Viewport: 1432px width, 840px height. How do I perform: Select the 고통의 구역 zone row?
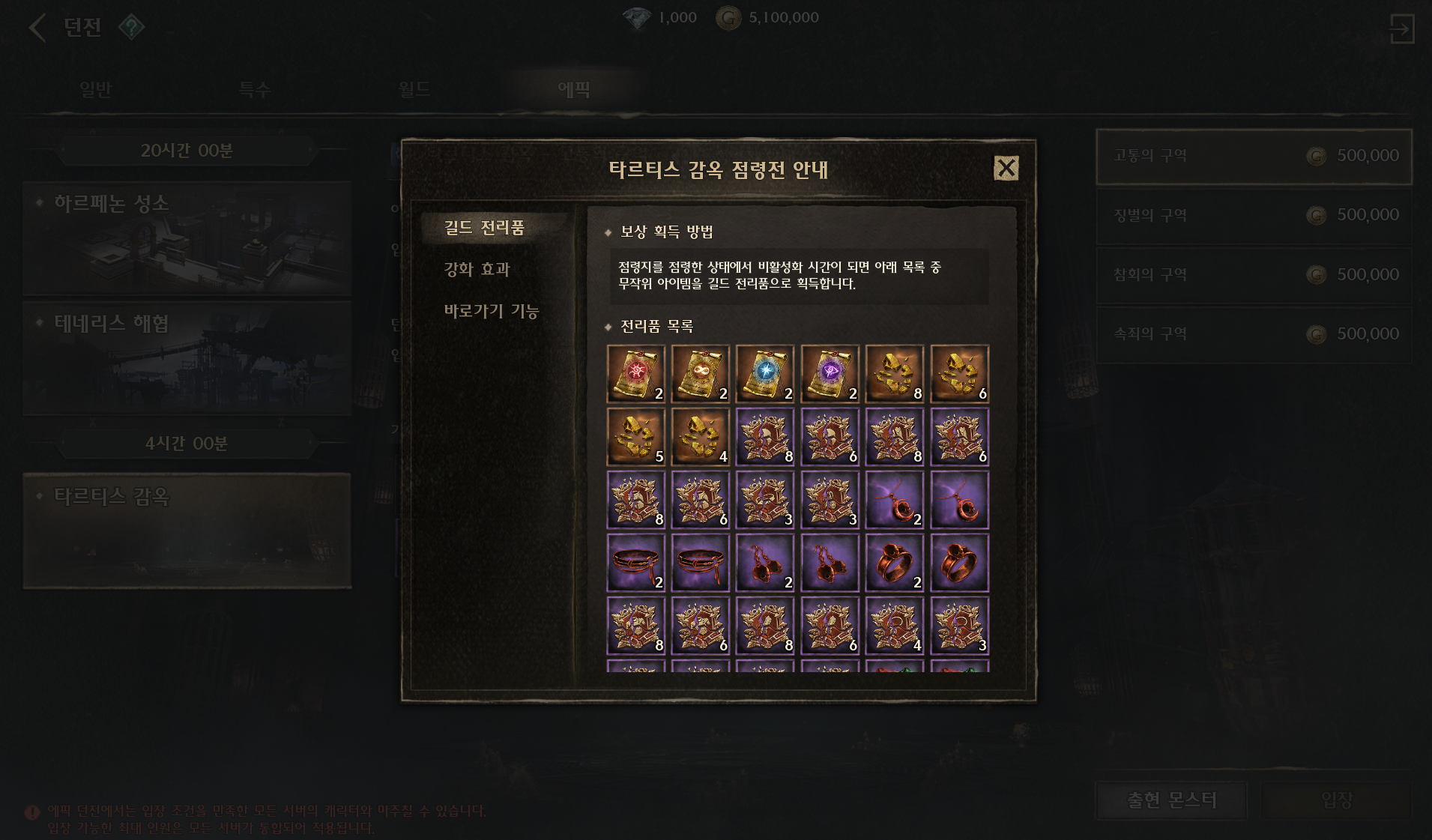tap(1254, 156)
